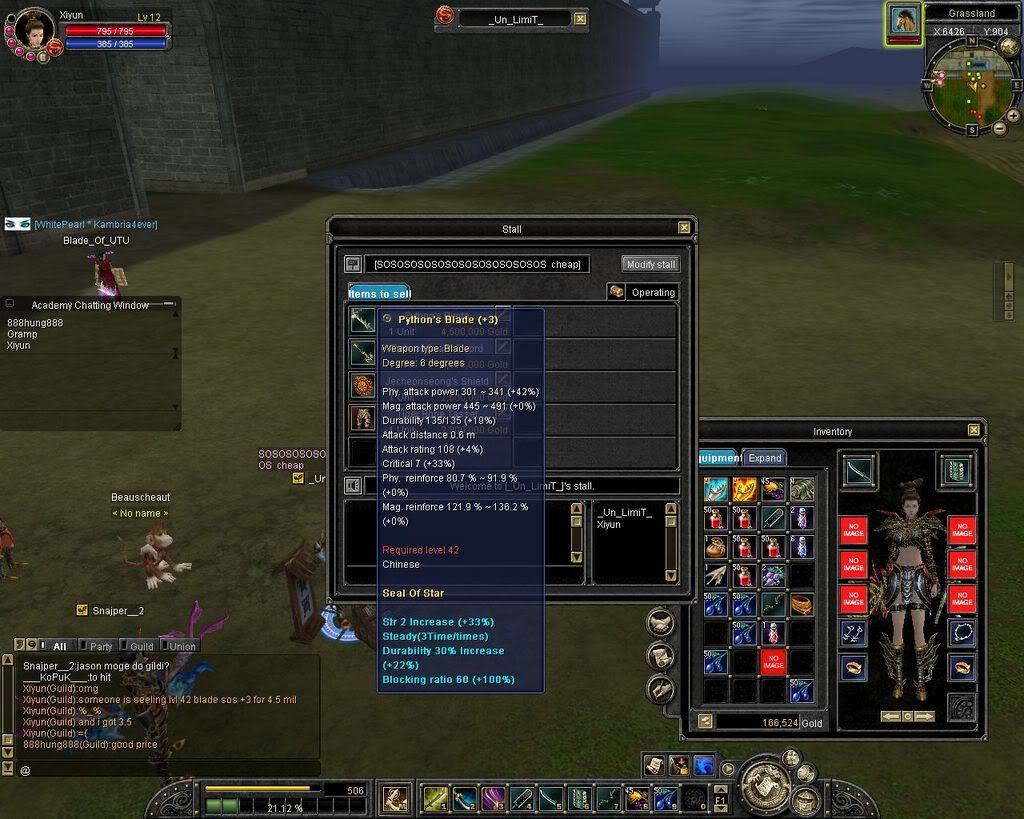The height and width of the screenshot is (819, 1024).
Task: Click the equipped blade weapon slot
Action: (859, 470)
